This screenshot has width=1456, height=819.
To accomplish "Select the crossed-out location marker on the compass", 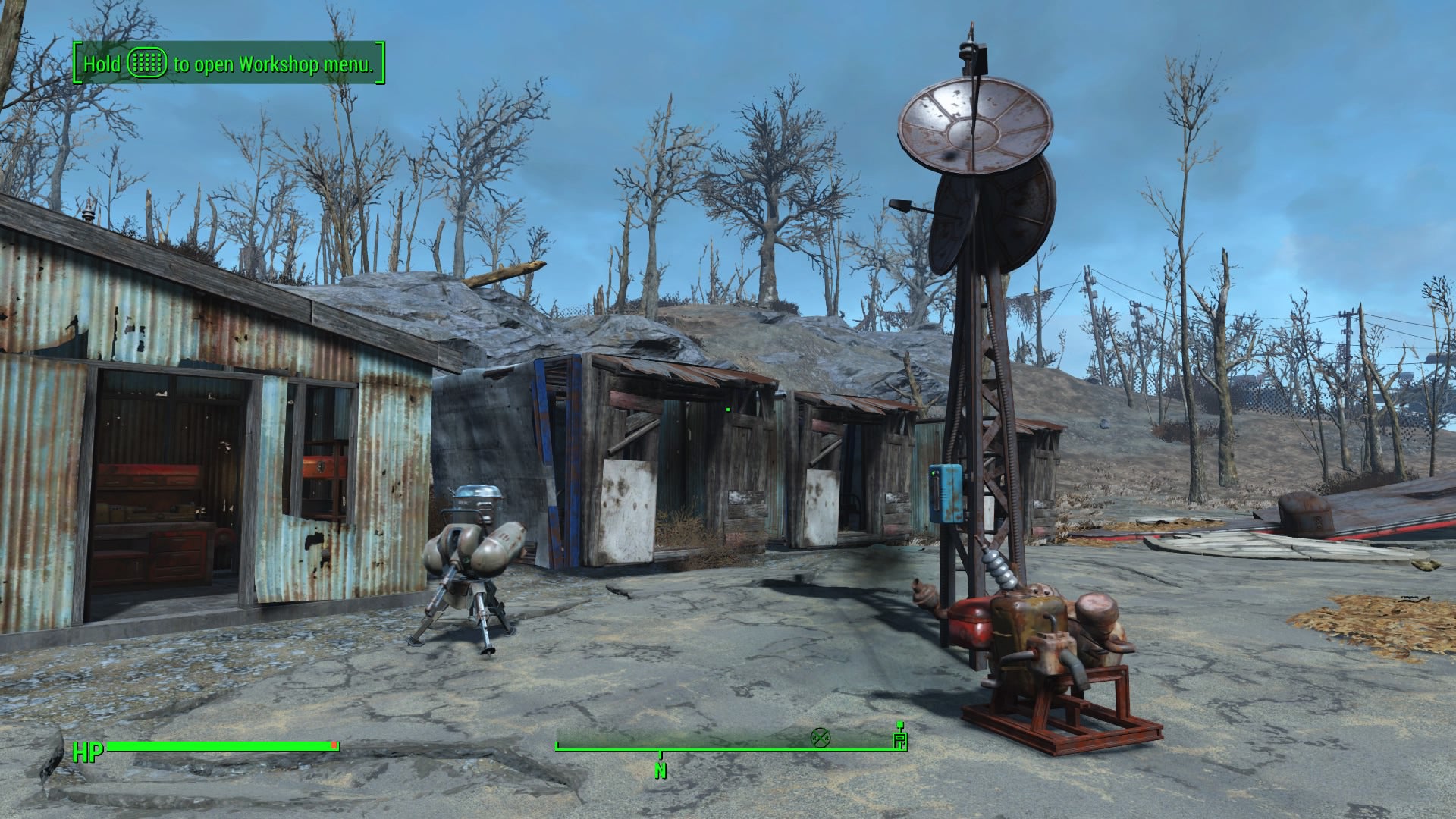I will click(x=820, y=738).
